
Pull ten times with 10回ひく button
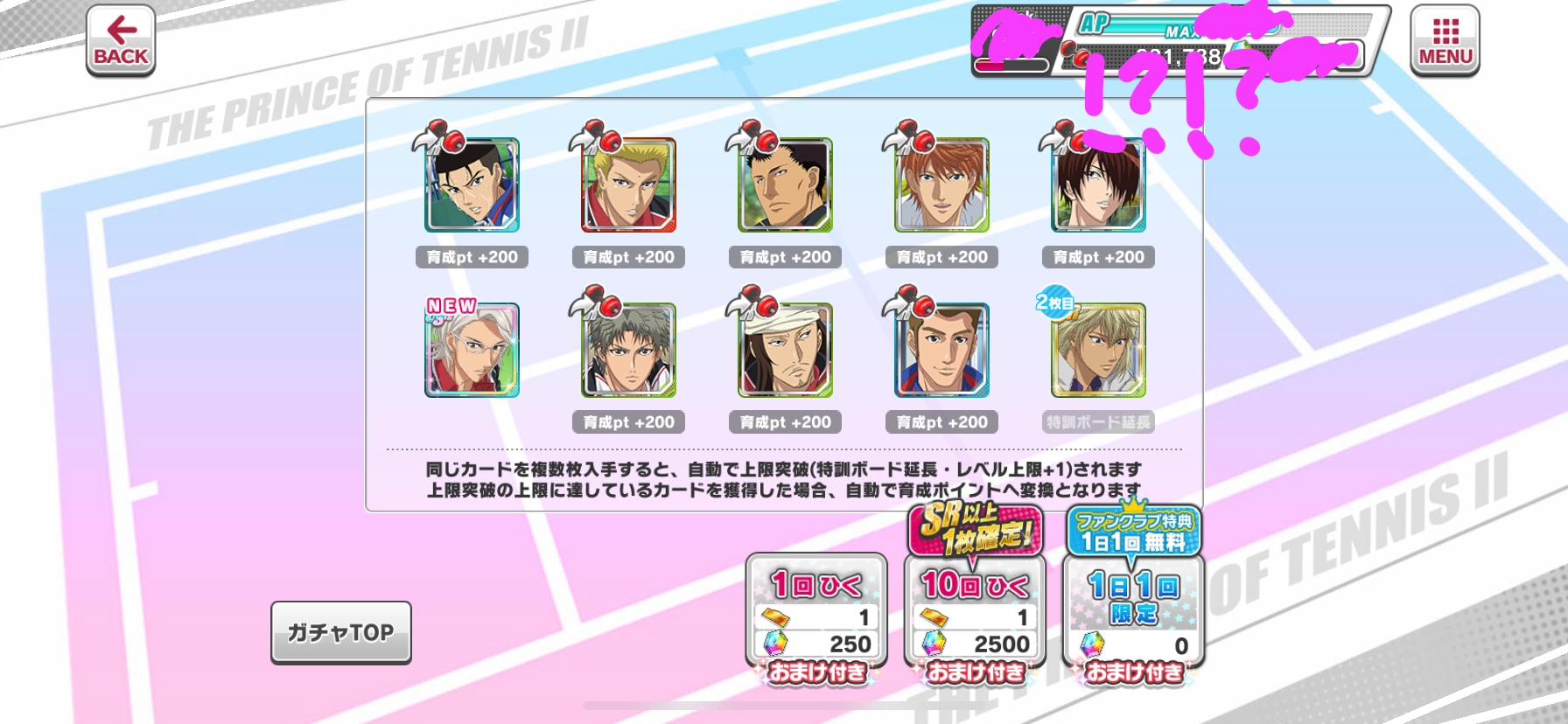coord(975,612)
